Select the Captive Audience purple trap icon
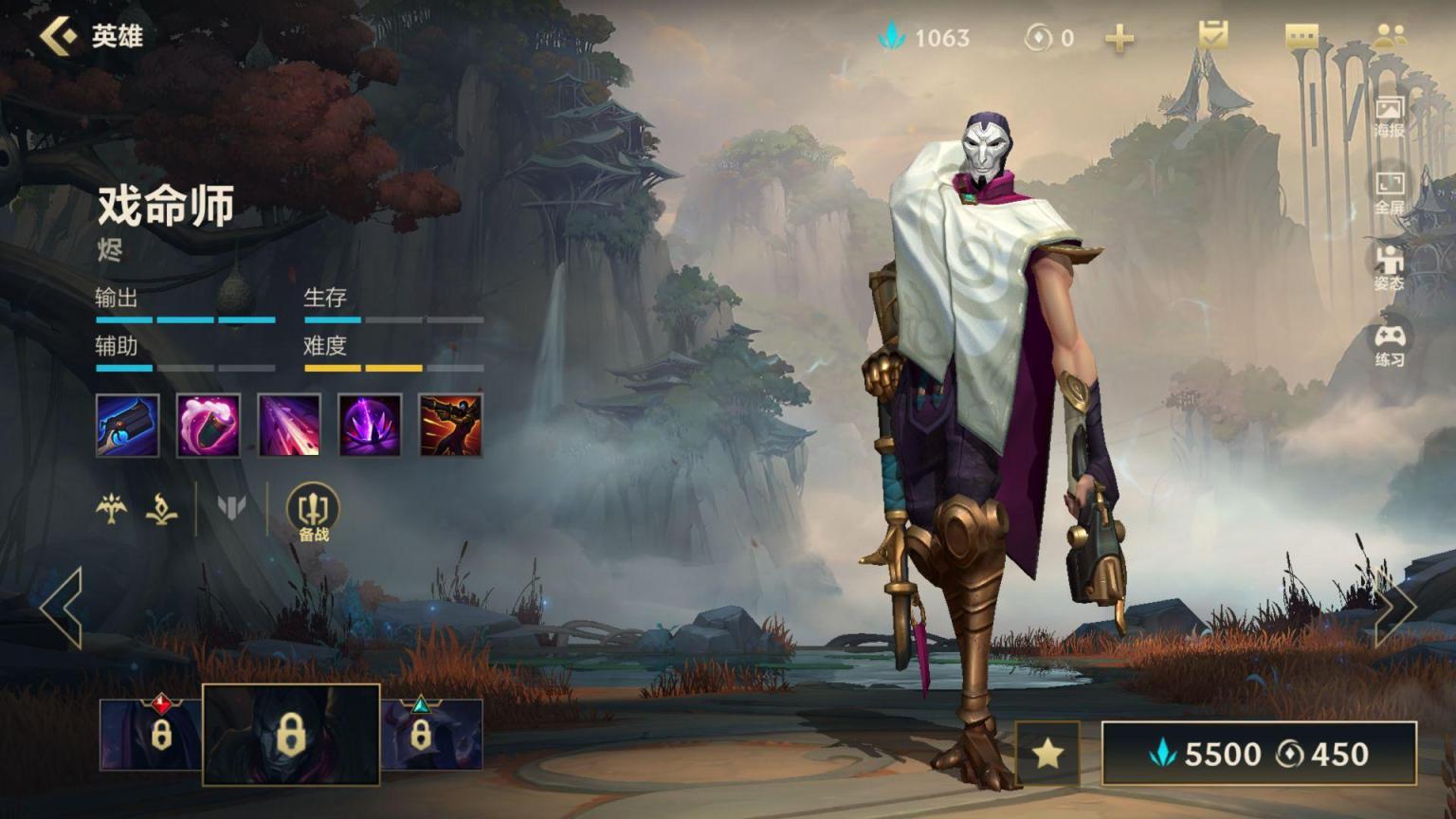 pos(370,426)
